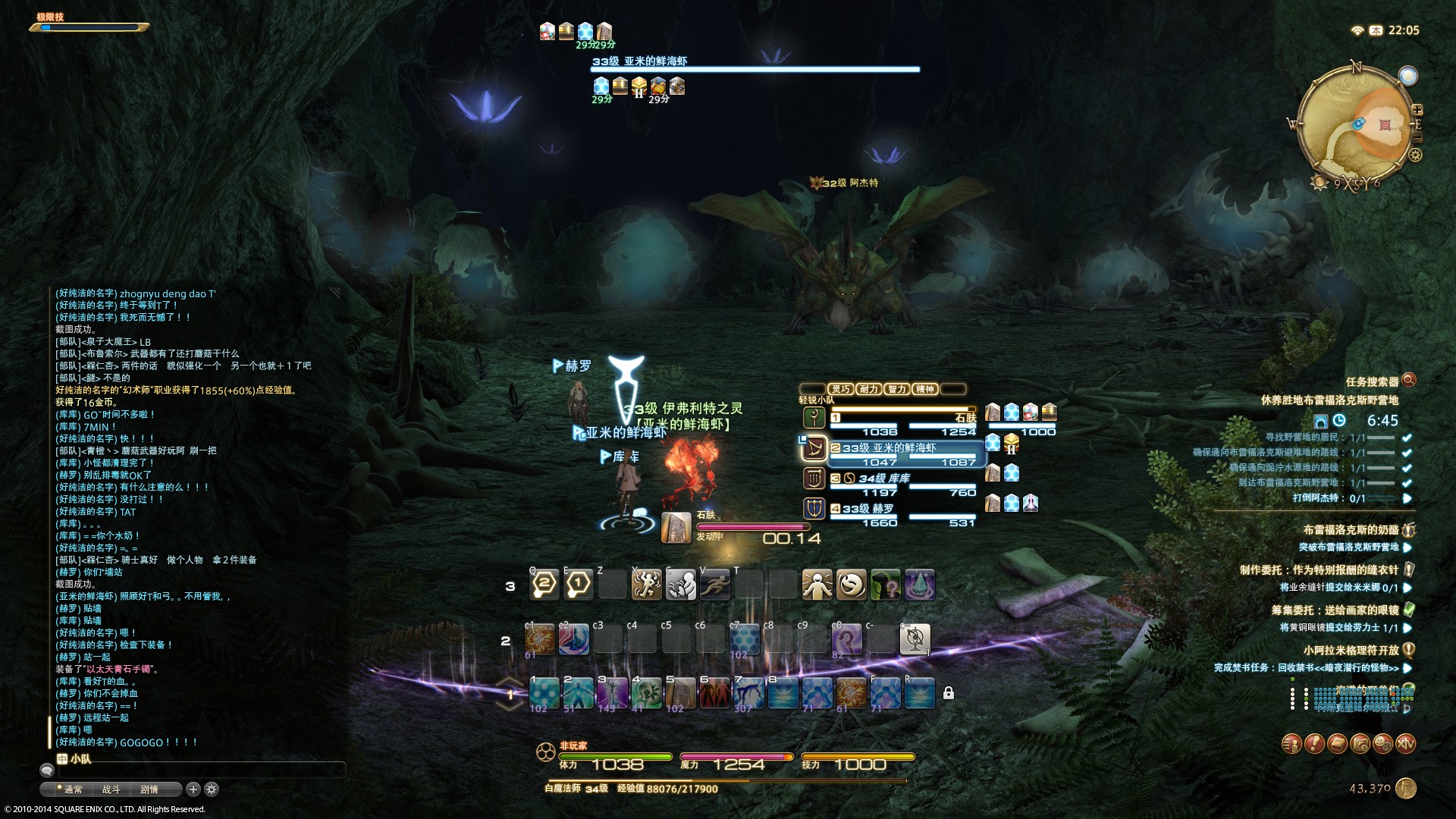
Task: Toggle the hotbar lock padlock
Action: (948, 693)
